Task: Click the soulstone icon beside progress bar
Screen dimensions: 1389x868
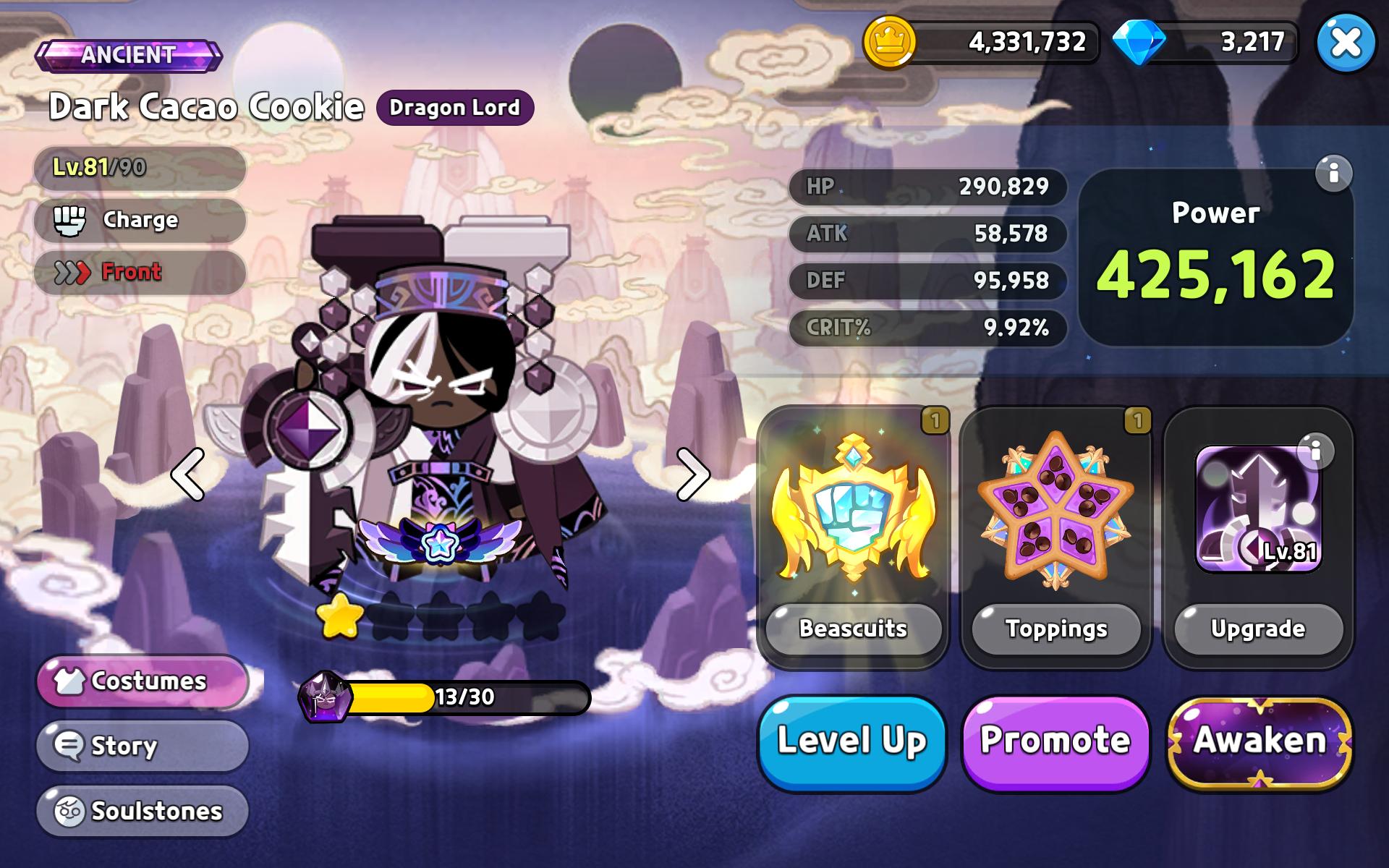Action: (x=326, y=697)
